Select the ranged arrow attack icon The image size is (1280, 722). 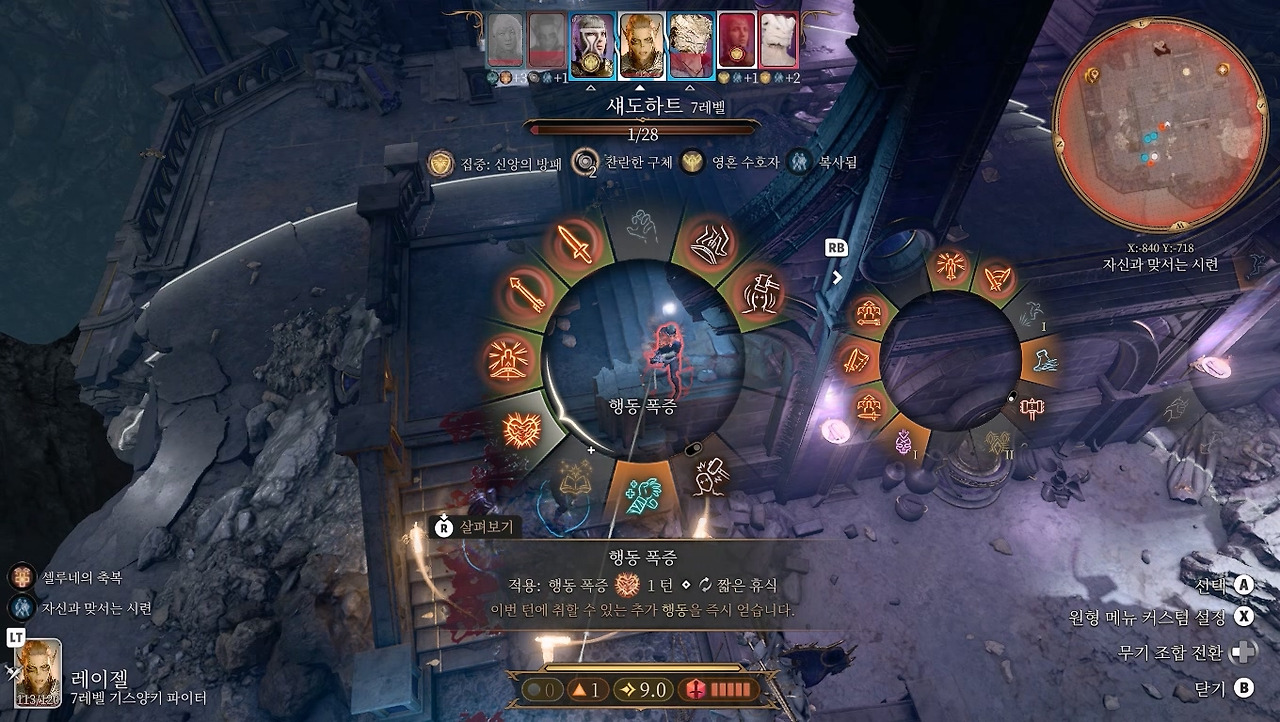[528, 293]
